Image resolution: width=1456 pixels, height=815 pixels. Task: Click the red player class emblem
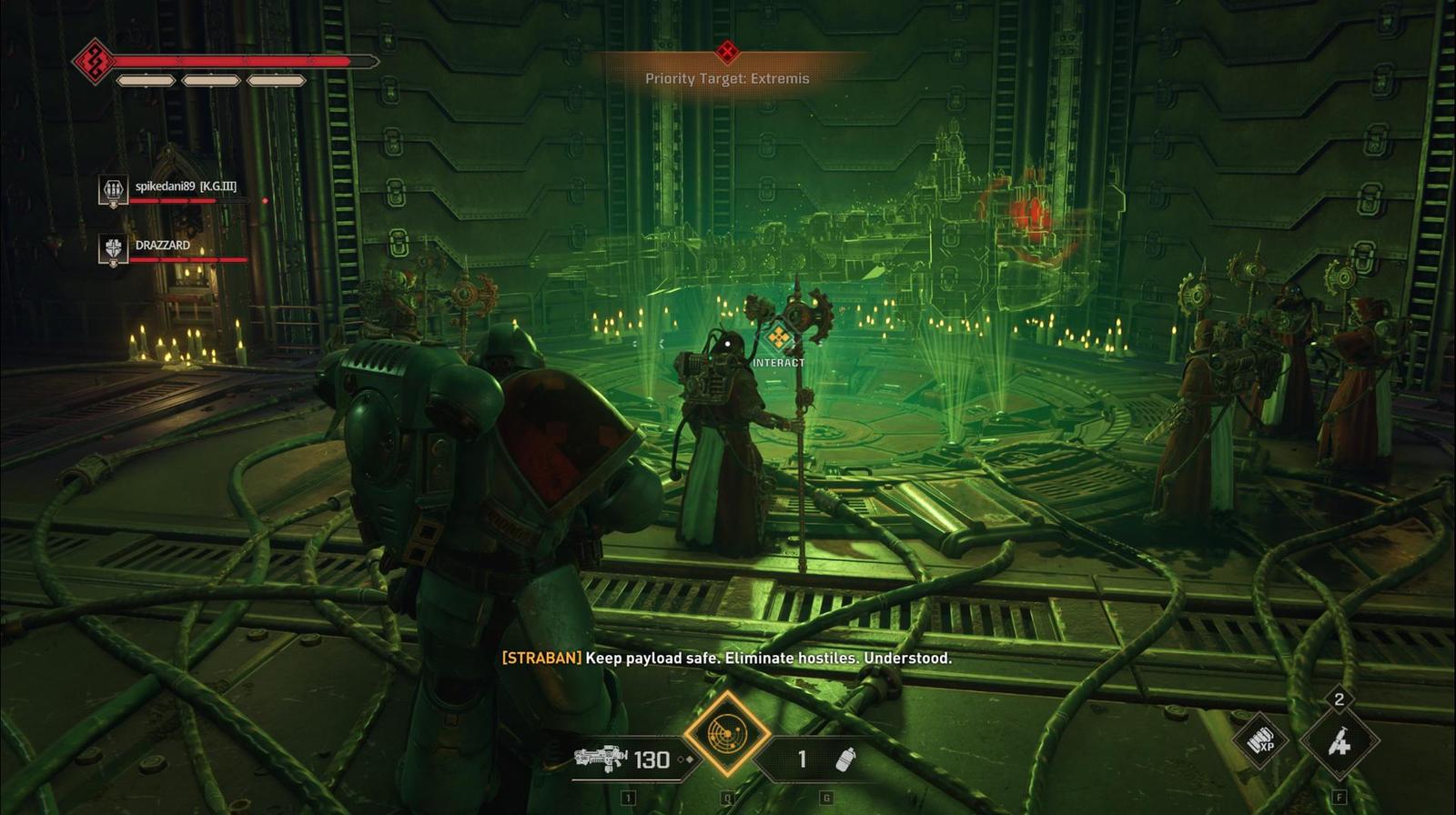92,62
